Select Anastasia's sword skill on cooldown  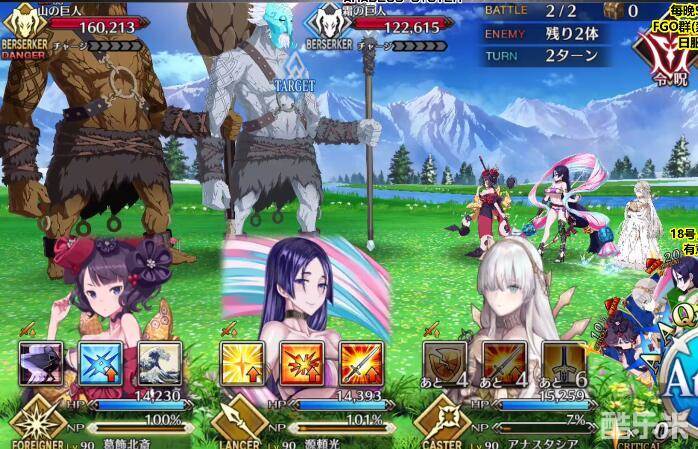[x=503, y=362]
